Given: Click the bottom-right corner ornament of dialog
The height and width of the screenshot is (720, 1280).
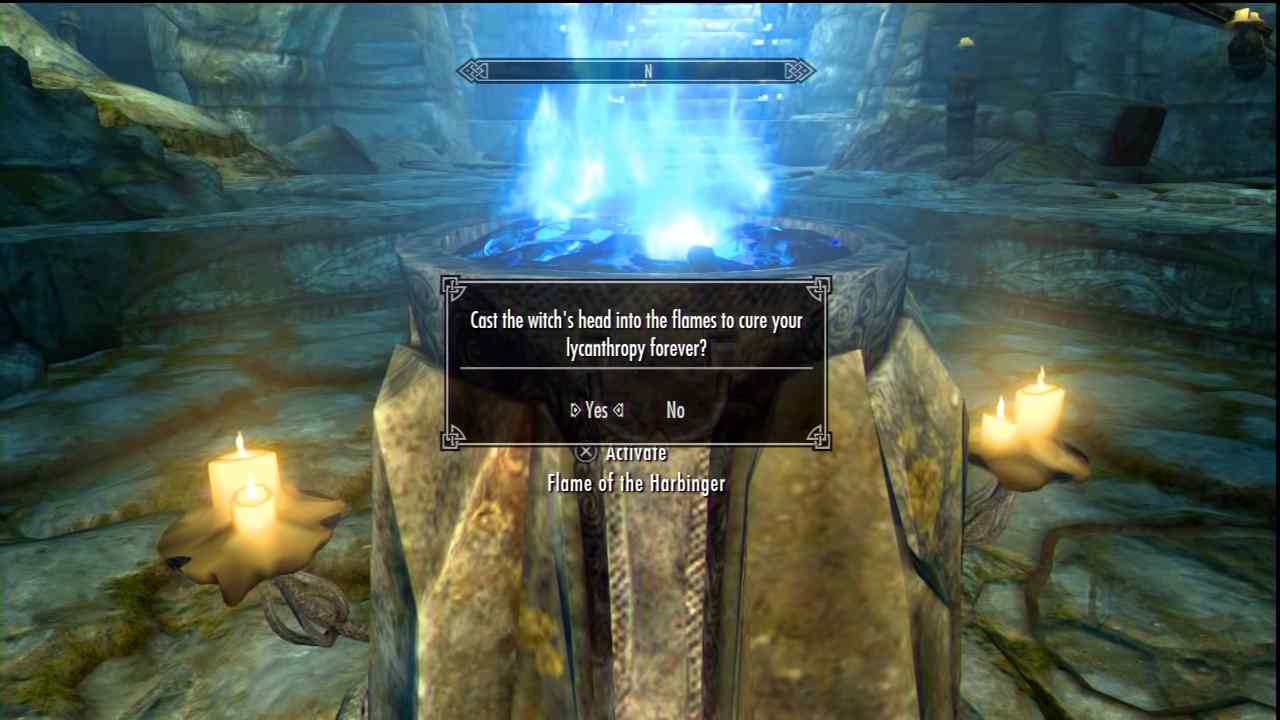Looking at the screenshot, I should pos(819,438).
